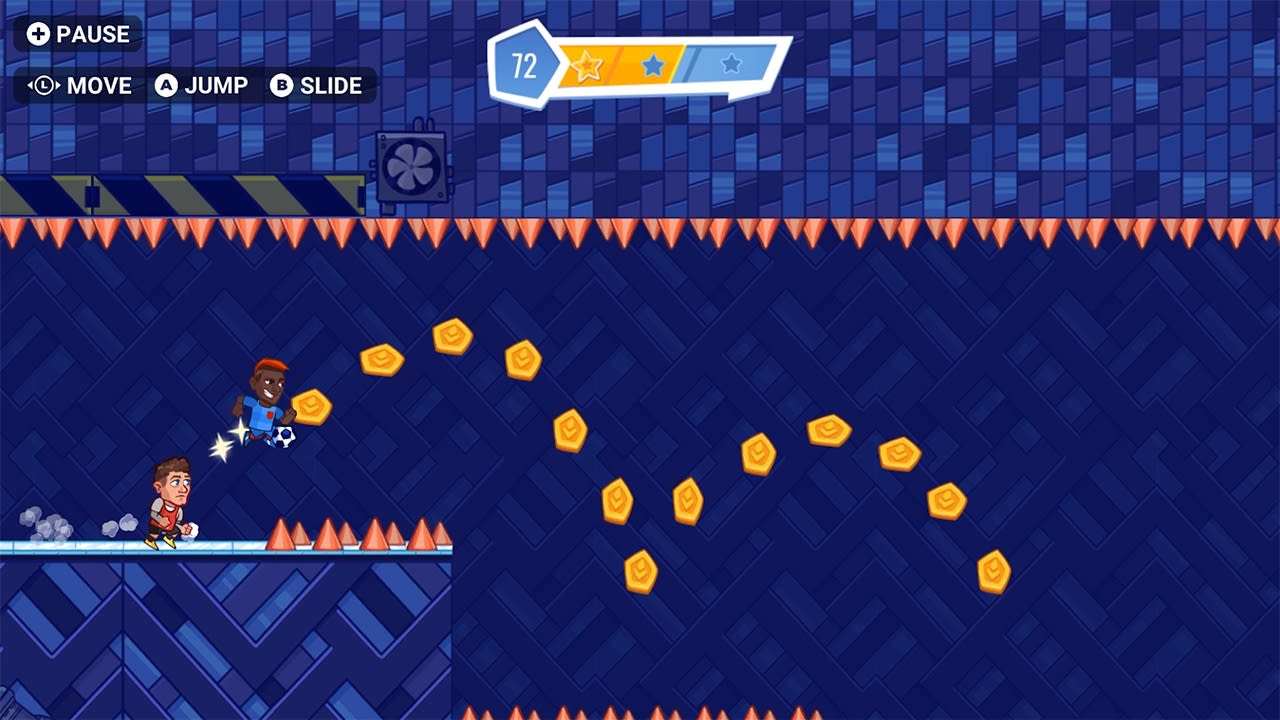The width and height of the screenshot is (1280, 720).
Task: Click the JUMP label text
Action: coord(218,86)
